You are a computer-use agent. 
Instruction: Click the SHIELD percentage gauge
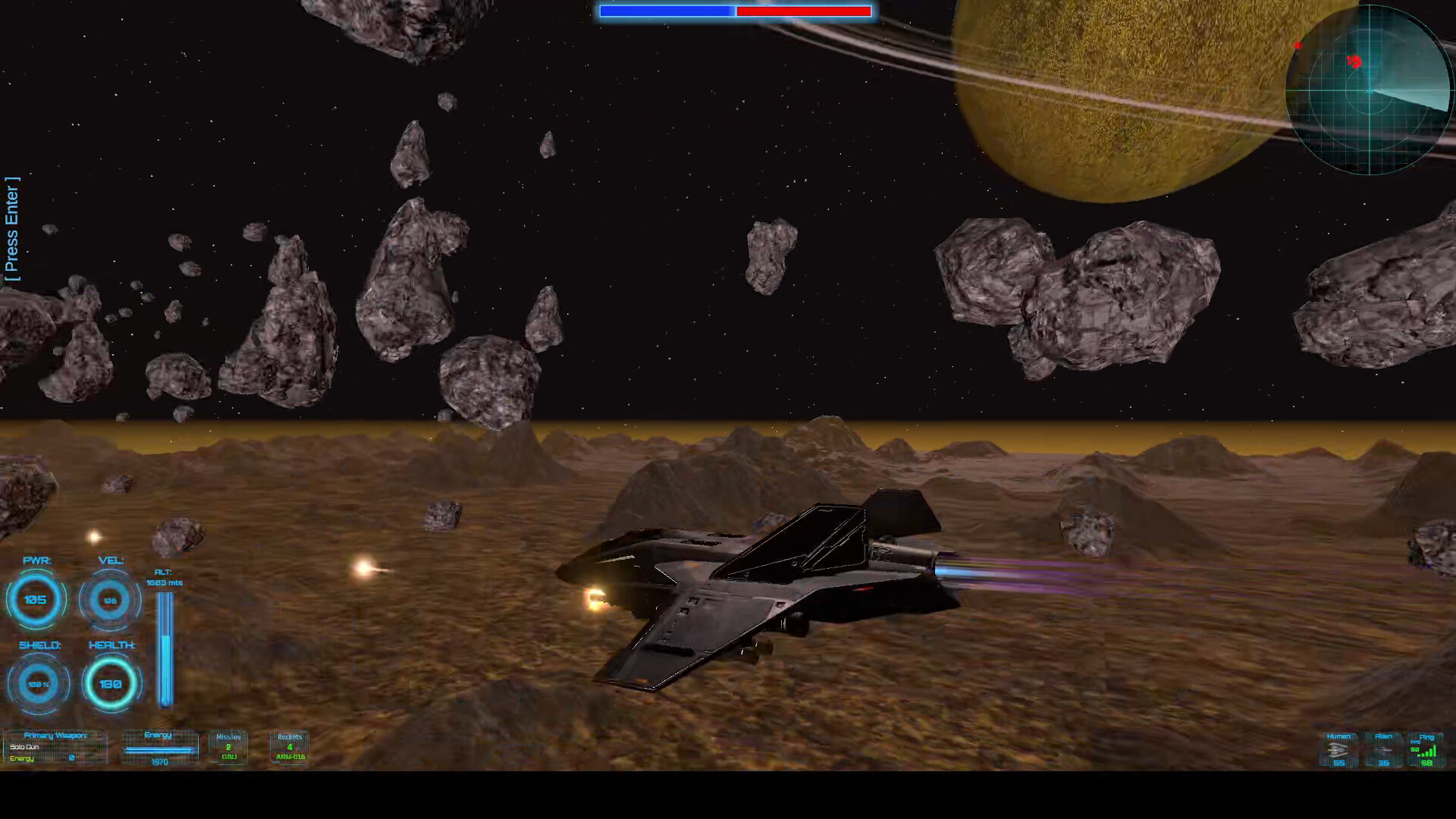(36, 683)
